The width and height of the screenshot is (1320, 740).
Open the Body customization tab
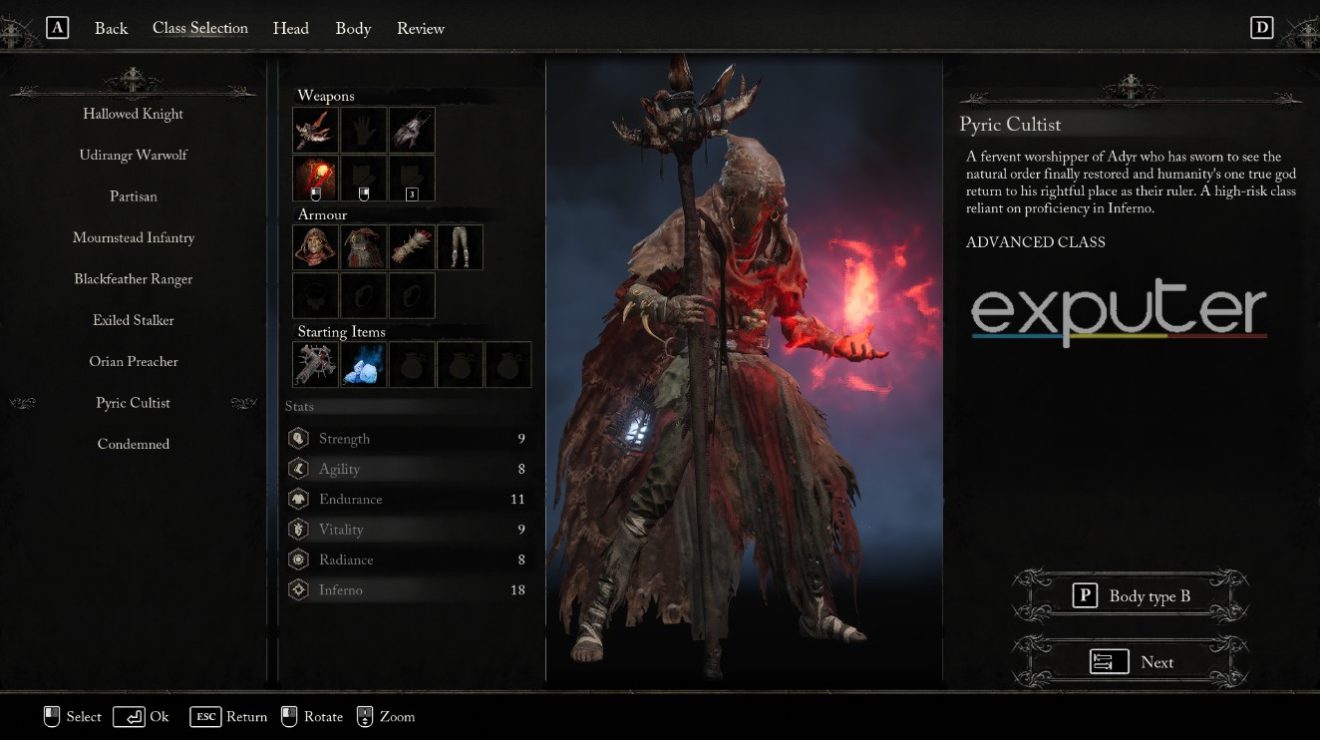[352, 28]
